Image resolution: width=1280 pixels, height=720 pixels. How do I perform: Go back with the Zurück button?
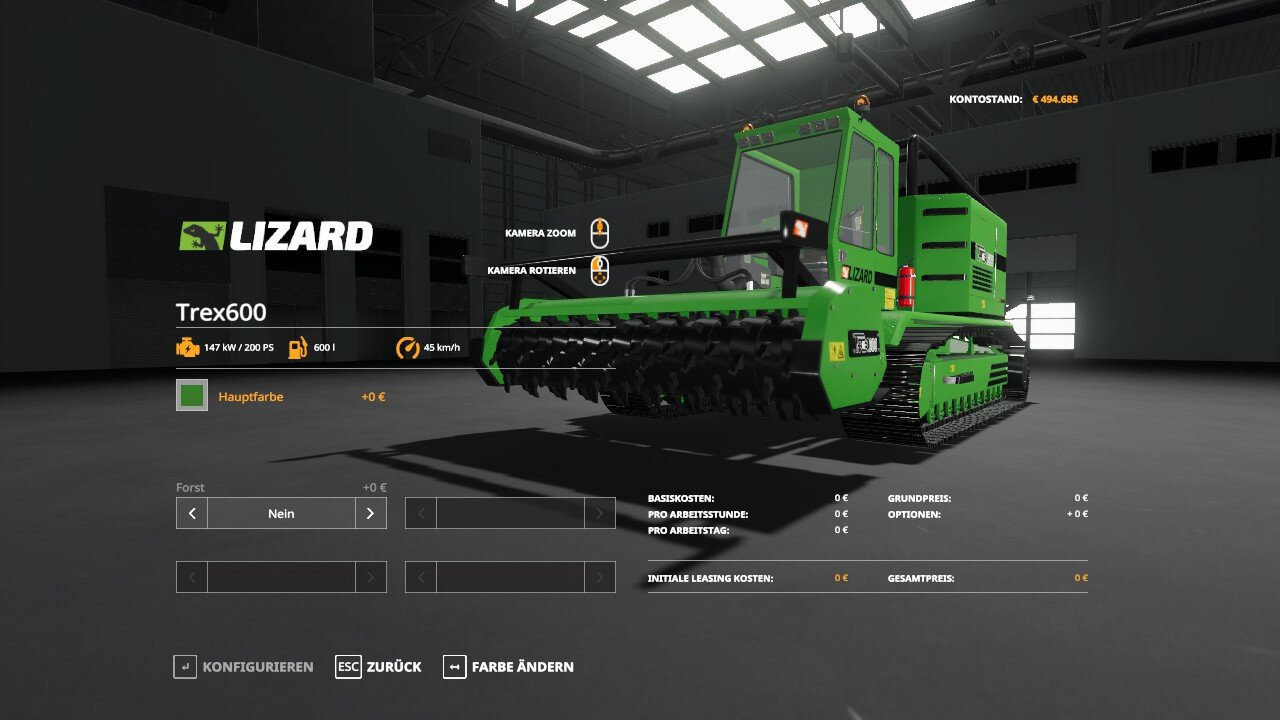pos(379,667)
